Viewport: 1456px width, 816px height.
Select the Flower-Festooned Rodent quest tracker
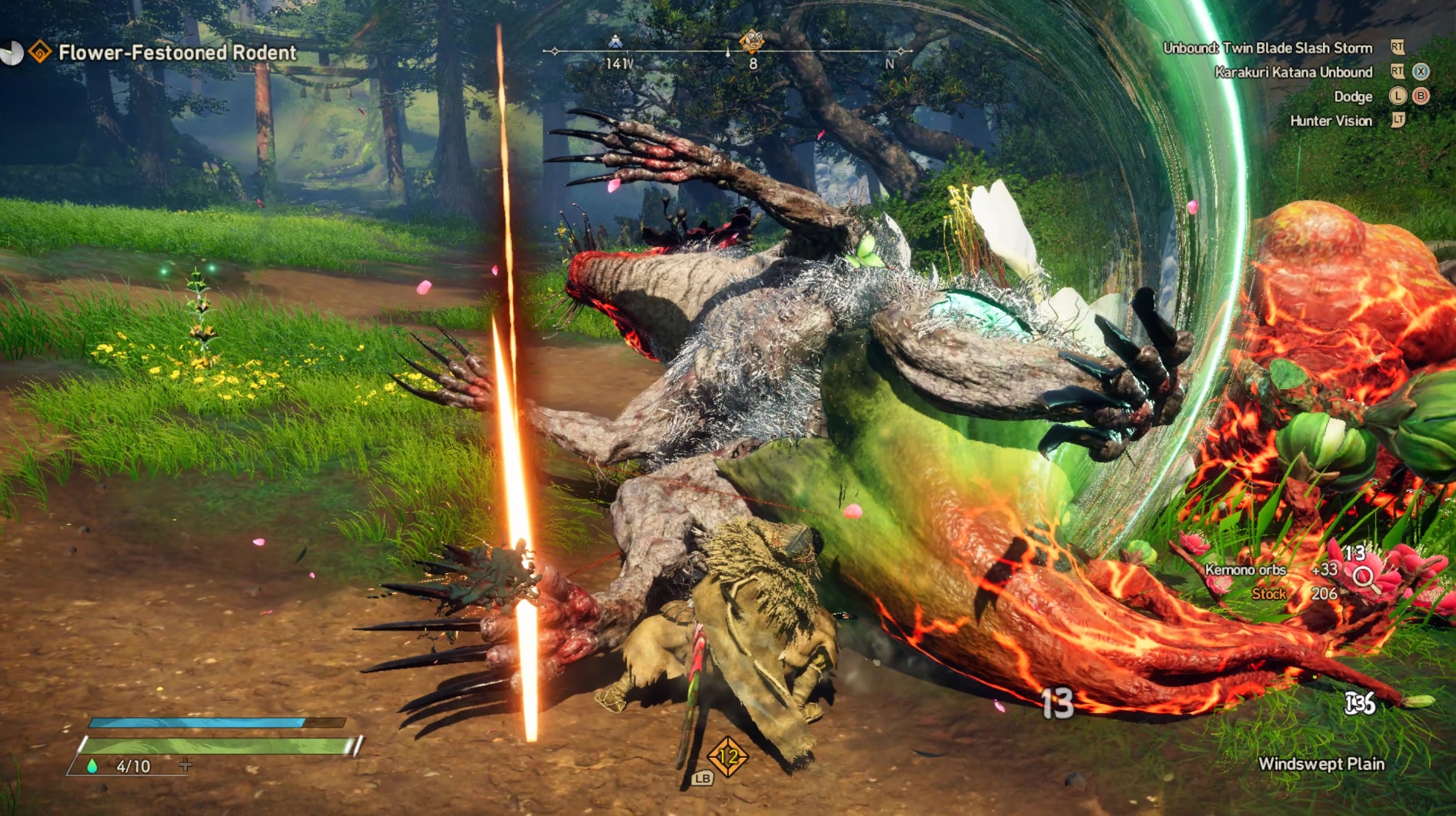click(x=177, y=52)
